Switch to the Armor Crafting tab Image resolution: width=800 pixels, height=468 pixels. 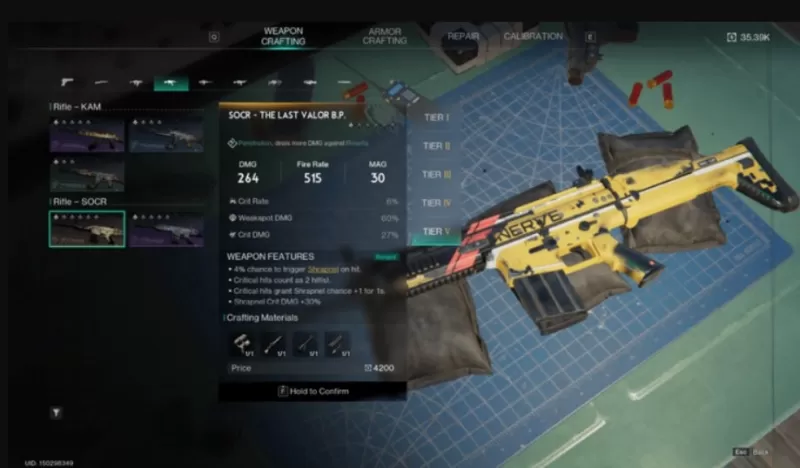tap(385, 36)
